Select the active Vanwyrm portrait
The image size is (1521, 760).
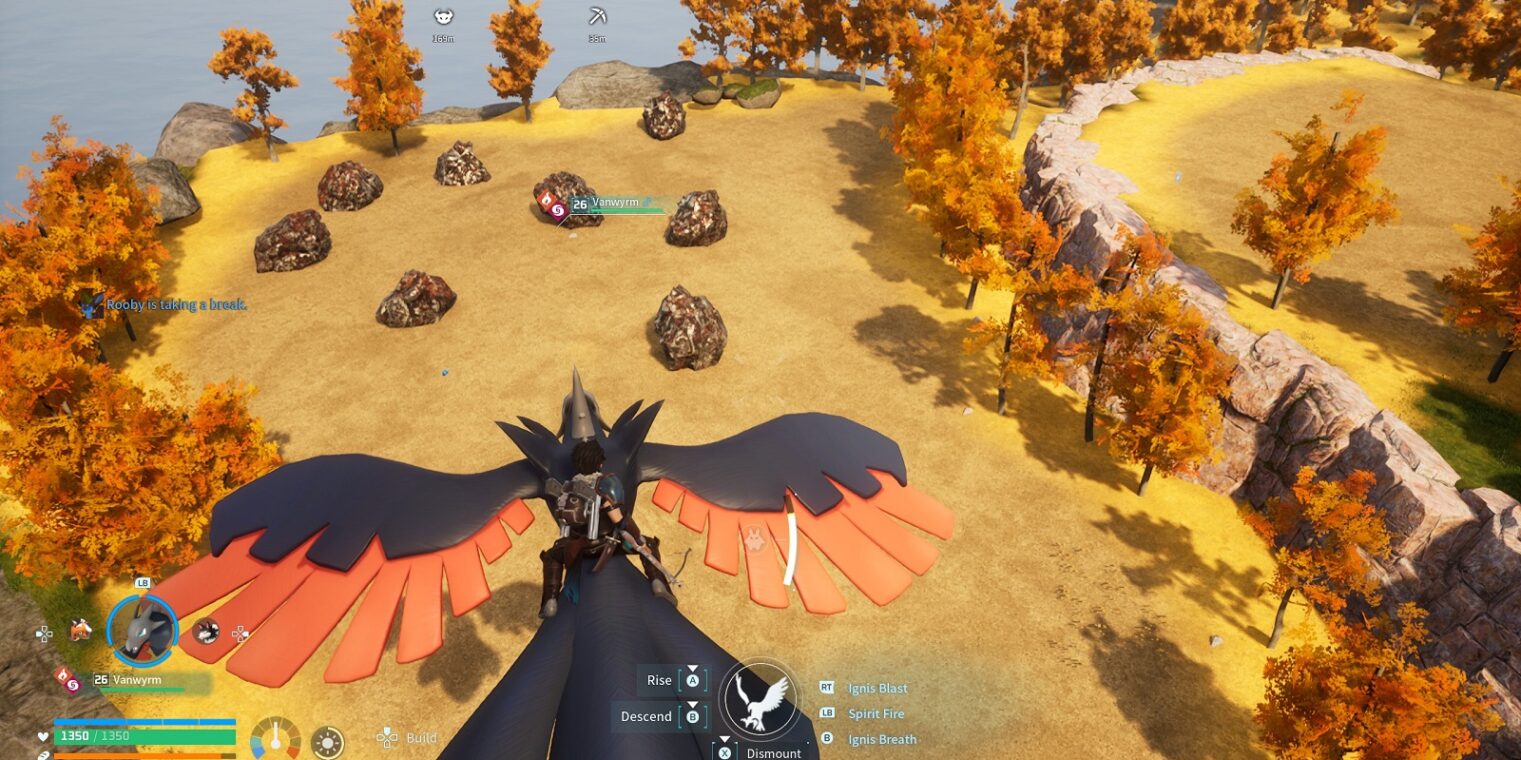tap(142, 630)
